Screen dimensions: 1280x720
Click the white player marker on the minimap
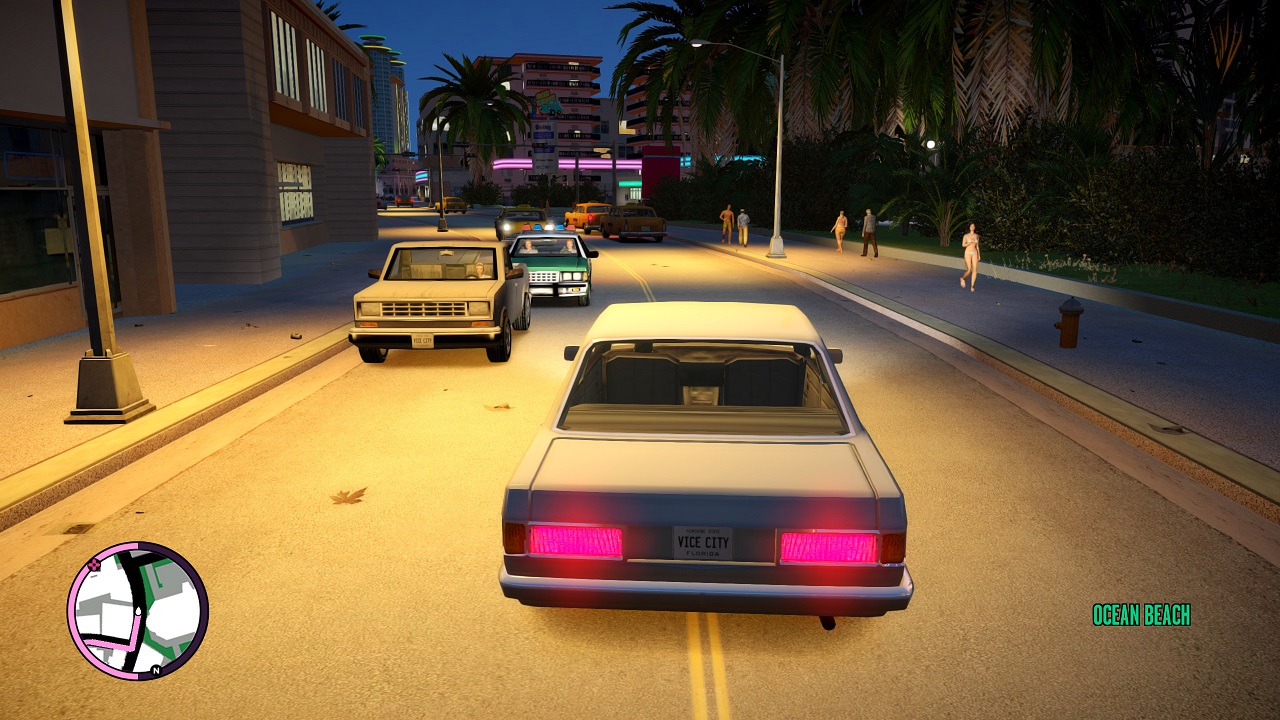coord(138,611)
